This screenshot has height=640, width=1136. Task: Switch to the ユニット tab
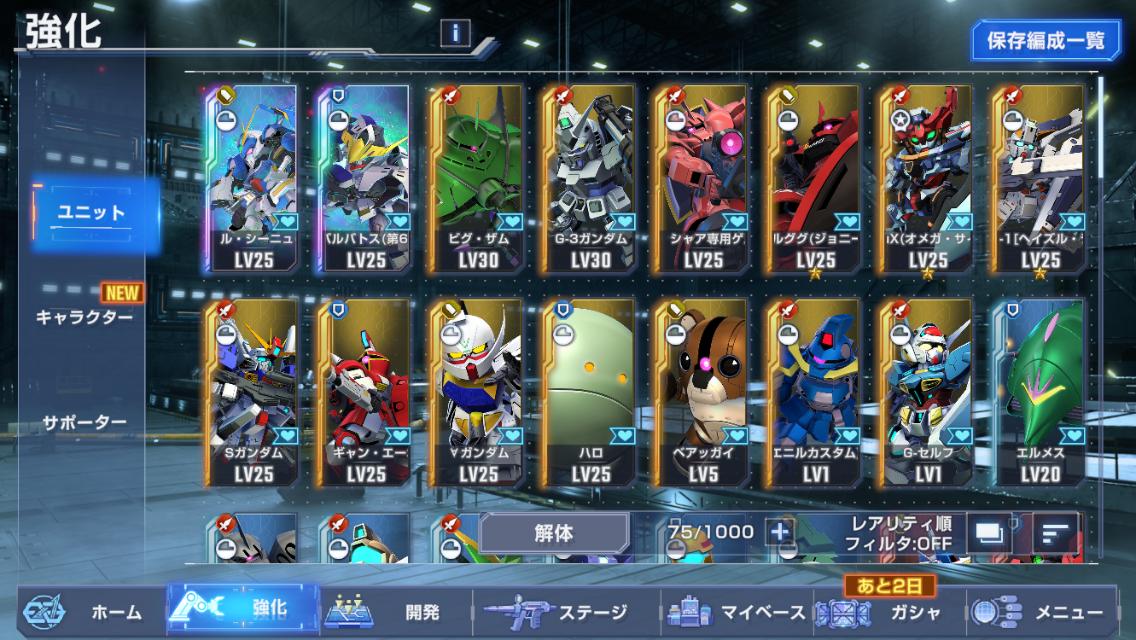click(90, 213)
